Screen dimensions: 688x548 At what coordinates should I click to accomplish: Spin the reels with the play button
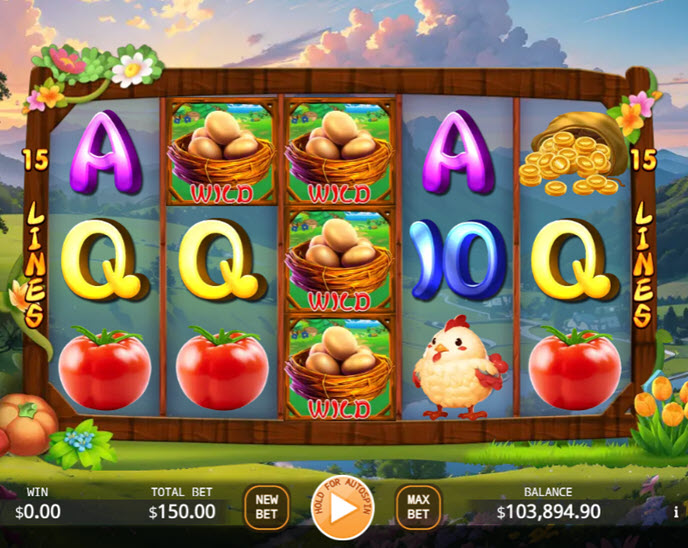pyautogui.click(x=342, y=508)
